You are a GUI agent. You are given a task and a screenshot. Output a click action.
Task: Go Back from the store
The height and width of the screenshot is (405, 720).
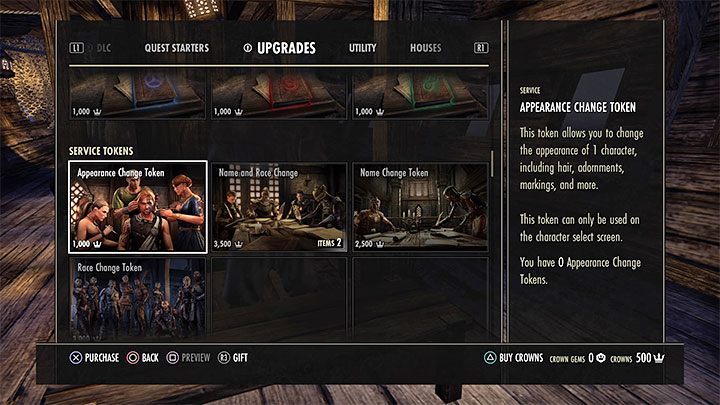(143, 357)
